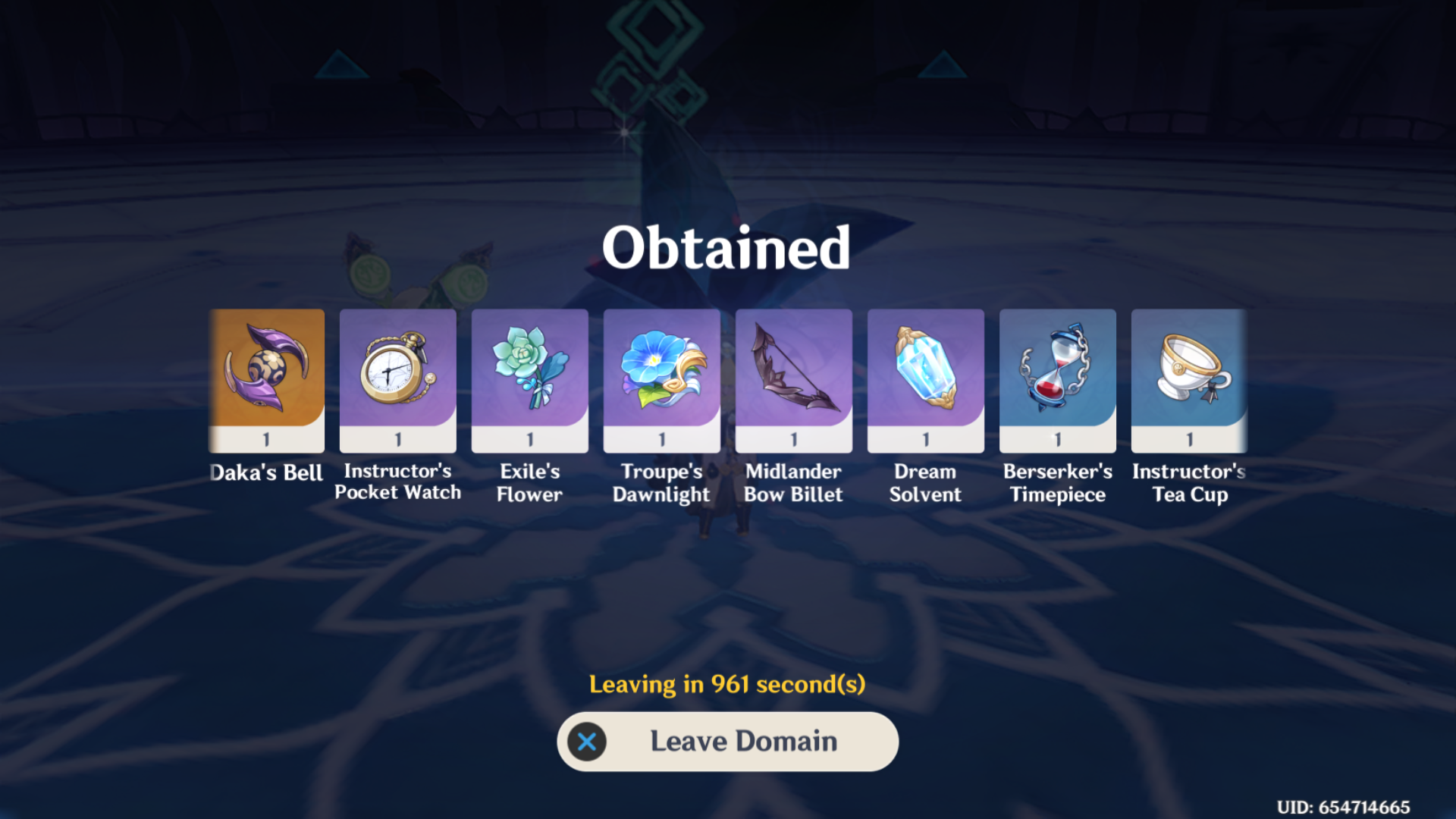The width and height of the screenshot is (1456, 819).
Task: Click the Leaving in 961 seconds countdown
Action: (727, 682)
